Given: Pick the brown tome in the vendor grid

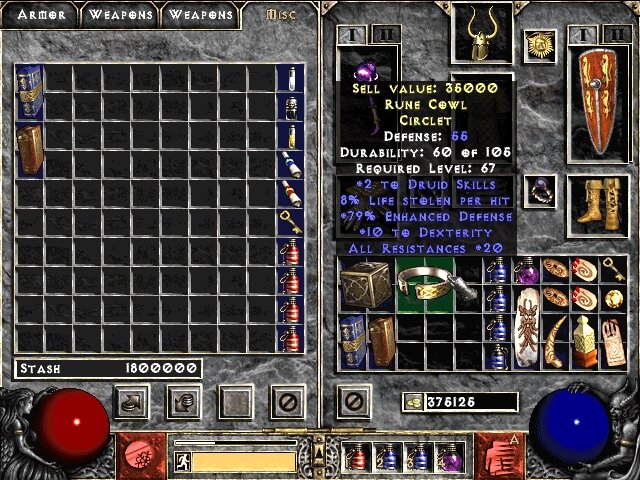Looking at the screenshot, I should [x=29, y=150].
